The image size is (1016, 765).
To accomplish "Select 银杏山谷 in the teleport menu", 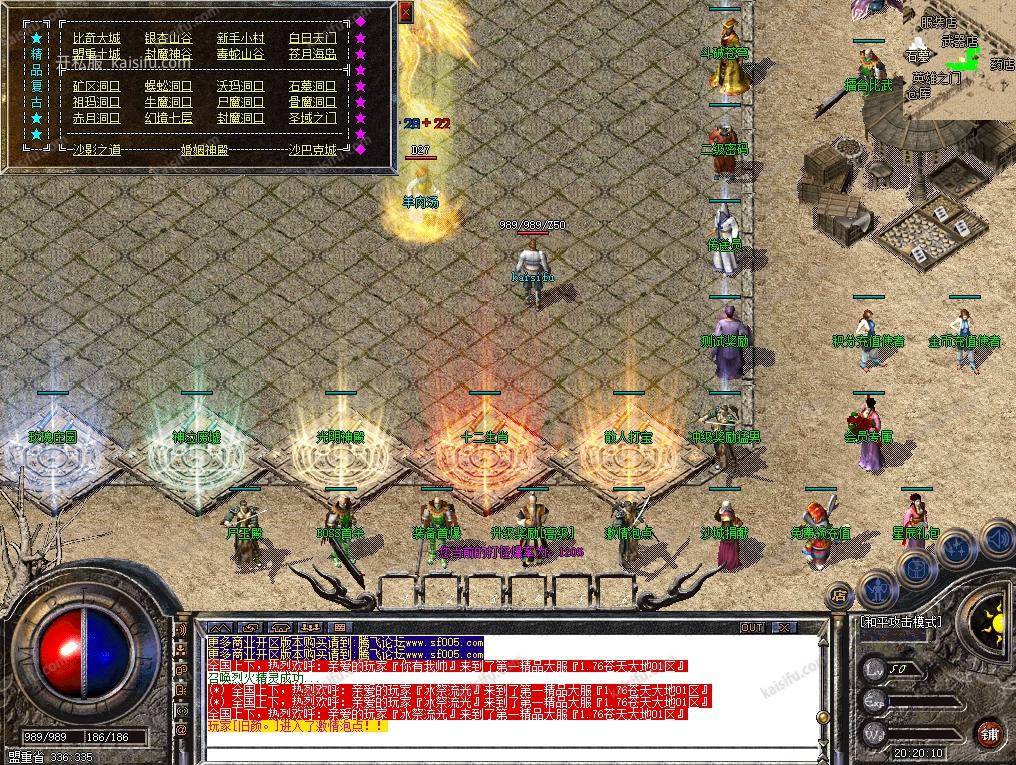I will point(168,38).
